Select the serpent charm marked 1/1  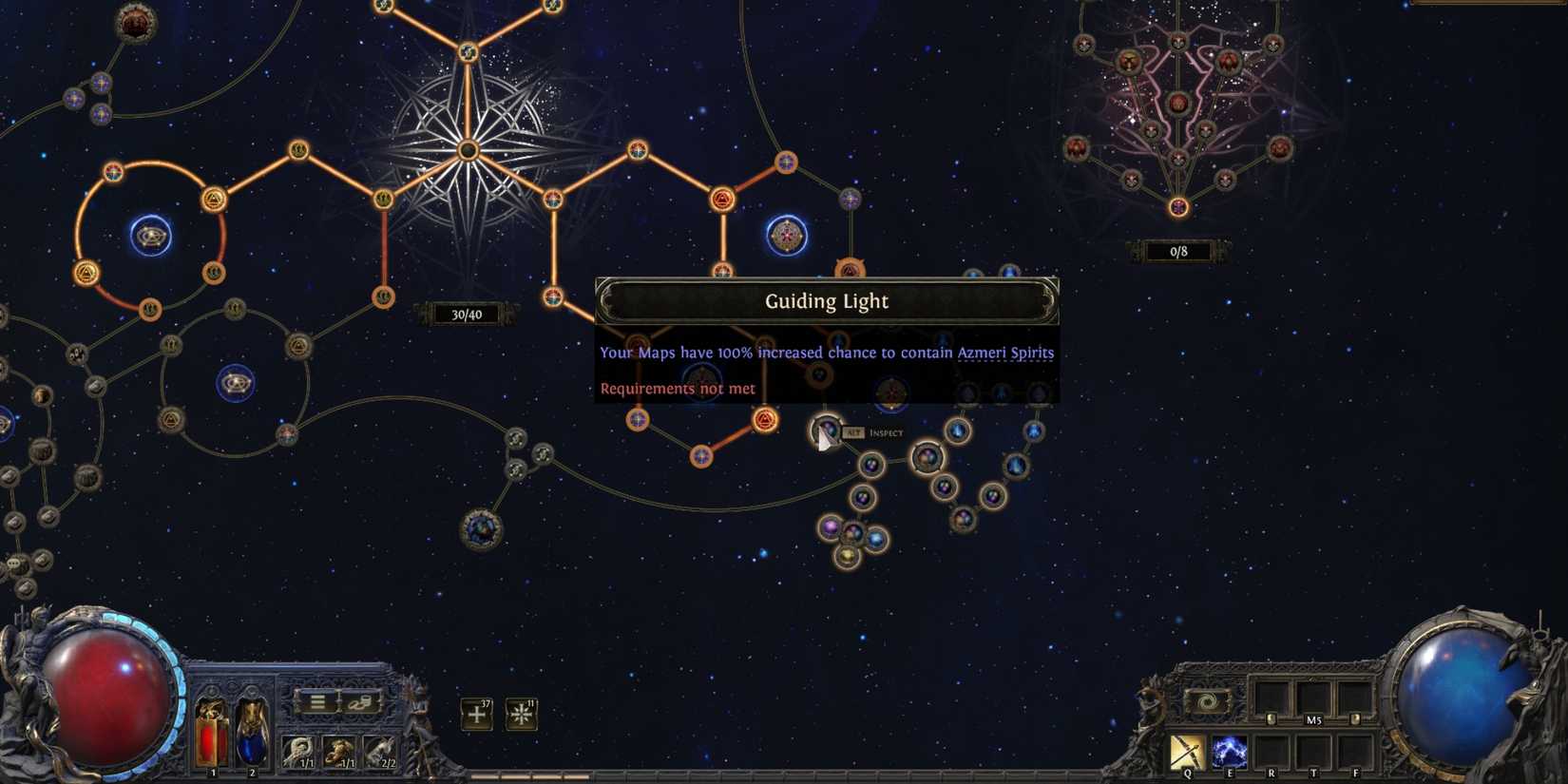click(297, 750)
